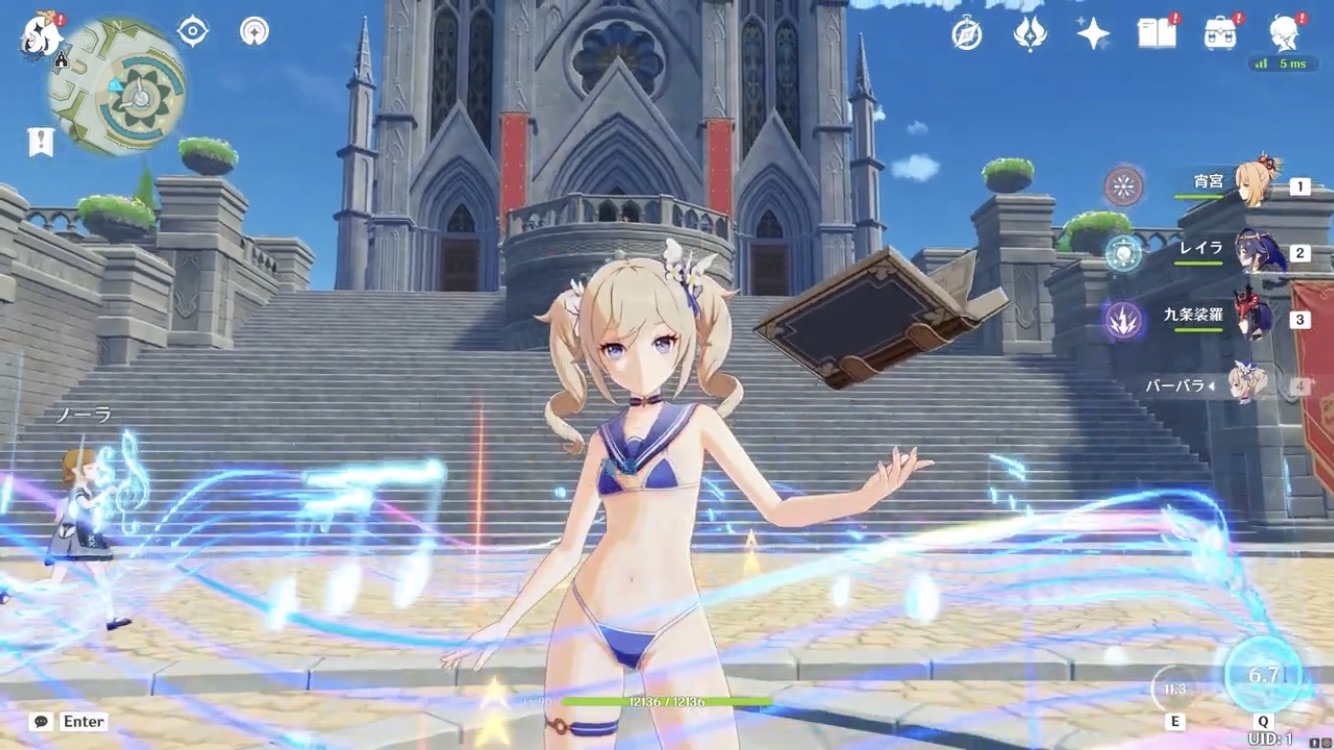Open the inventory backpack icon
Viewport: 1334px width, 750px height.
point(1220,34)
